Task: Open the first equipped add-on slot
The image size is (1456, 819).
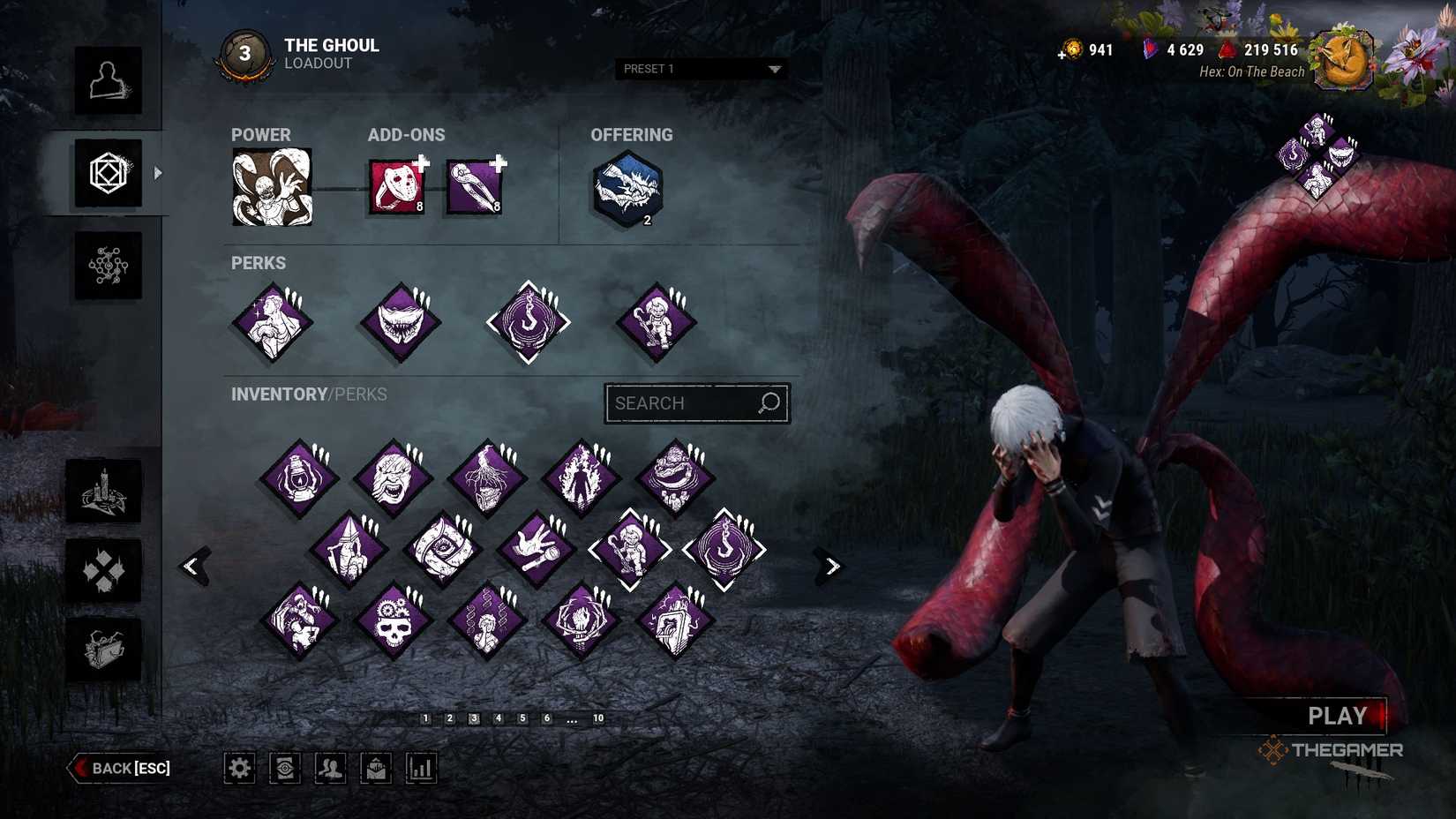Action: coord(396,184)
